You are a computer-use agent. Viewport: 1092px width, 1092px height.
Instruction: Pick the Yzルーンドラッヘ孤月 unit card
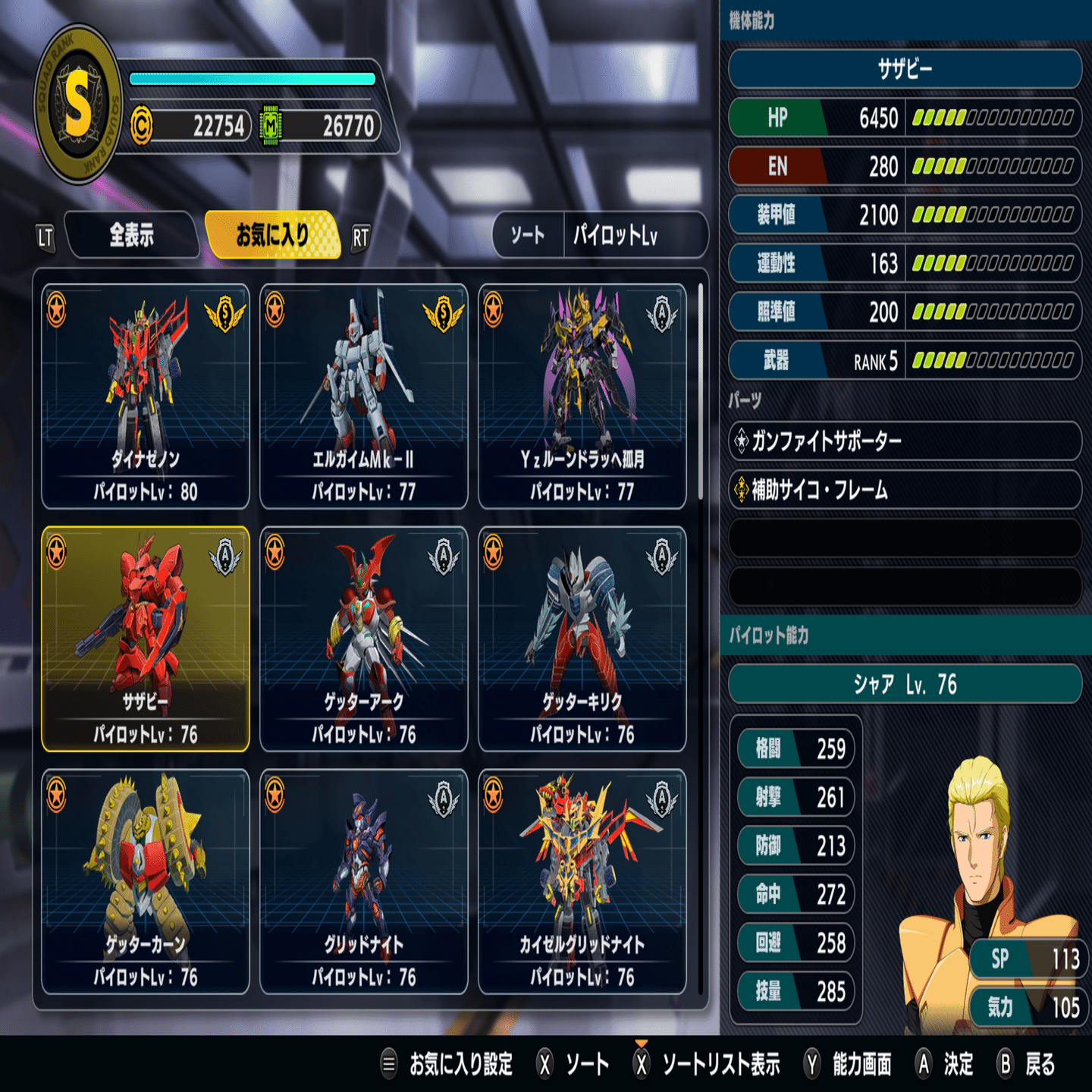click(x=582, y=396)
